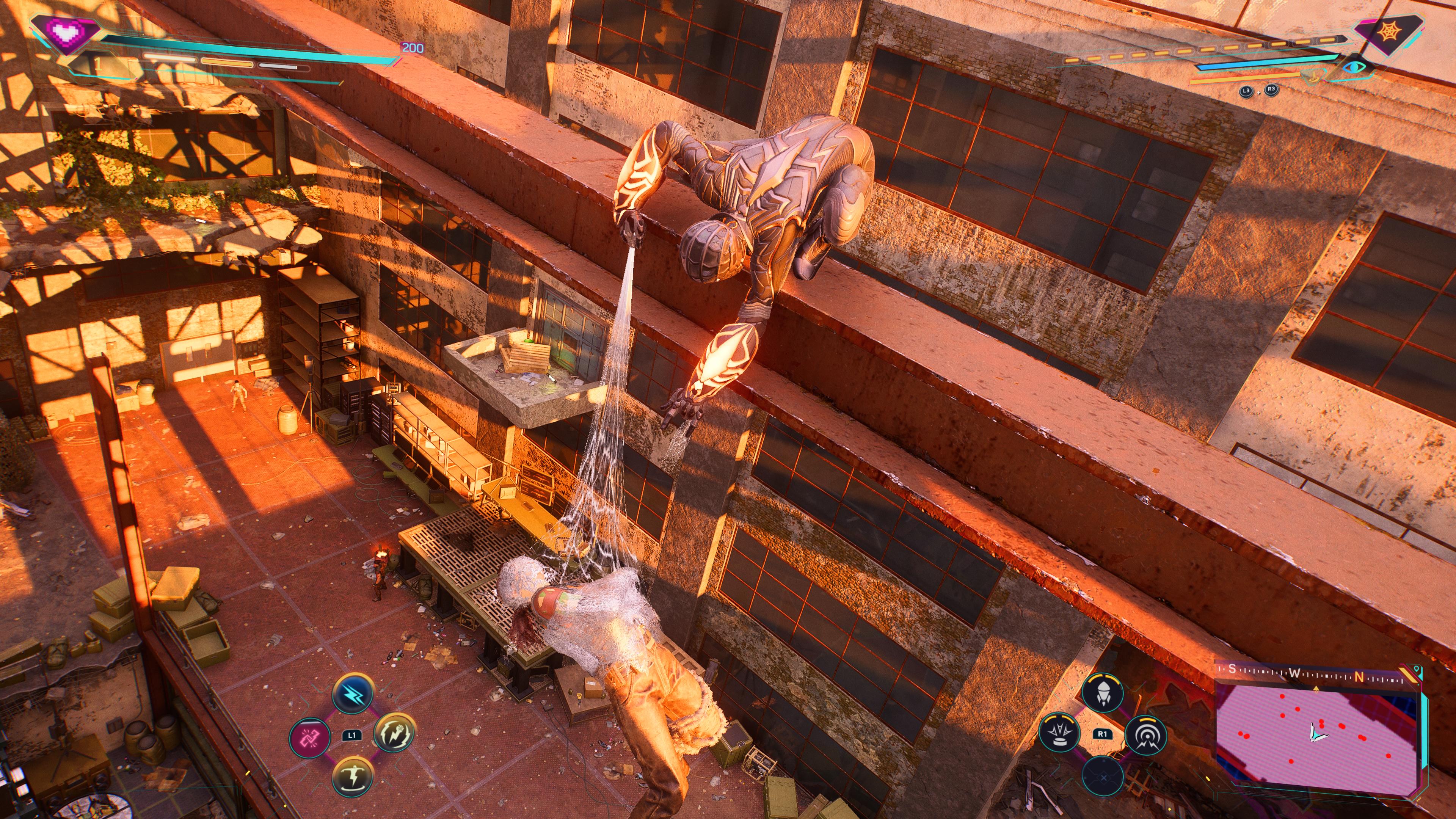Activate the cyan lightning bolt ability
1456x819 pixels.
click(x=352, y=693)
